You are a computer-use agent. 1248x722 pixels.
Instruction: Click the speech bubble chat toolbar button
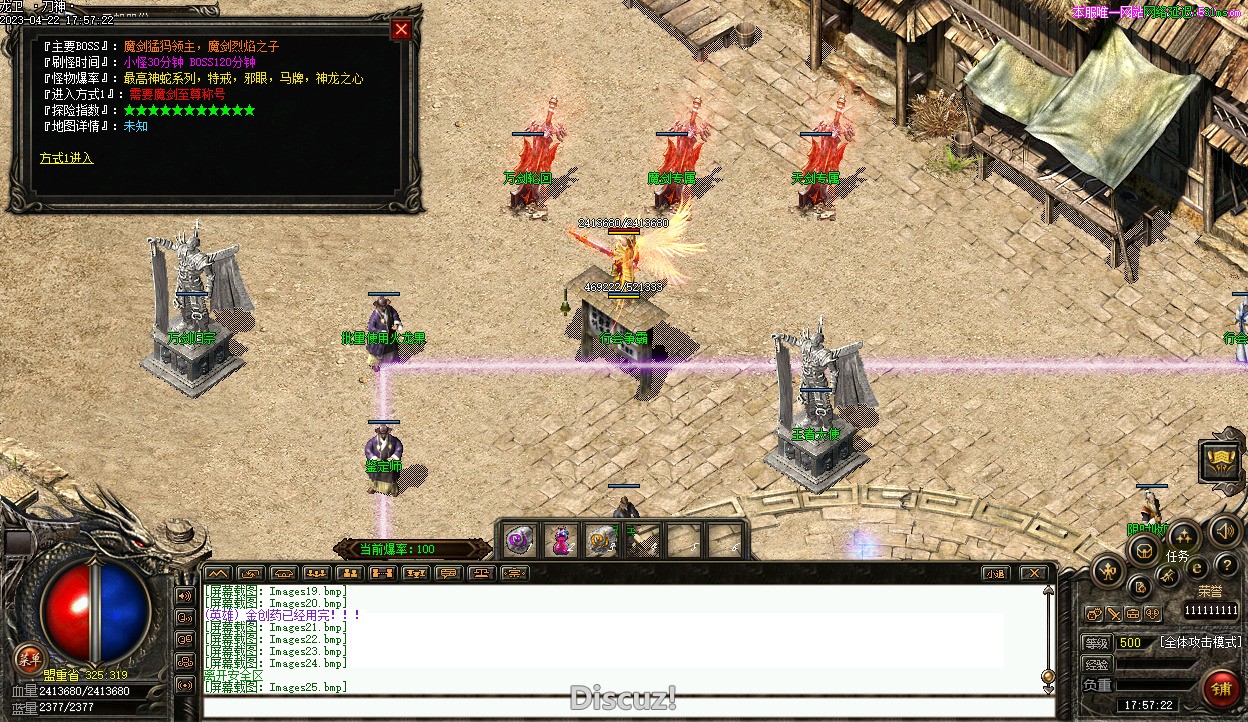(x=448, y=573)
